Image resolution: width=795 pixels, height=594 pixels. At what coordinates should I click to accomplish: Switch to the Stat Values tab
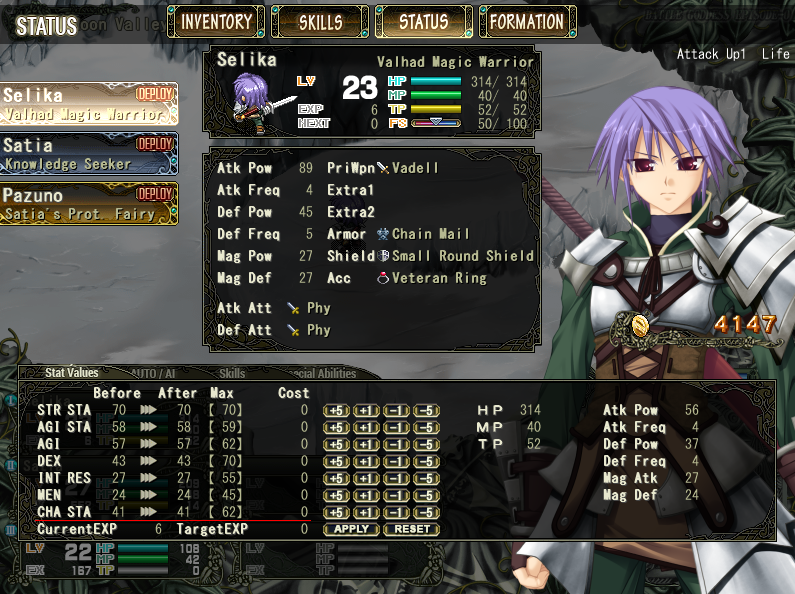(72, 373)
